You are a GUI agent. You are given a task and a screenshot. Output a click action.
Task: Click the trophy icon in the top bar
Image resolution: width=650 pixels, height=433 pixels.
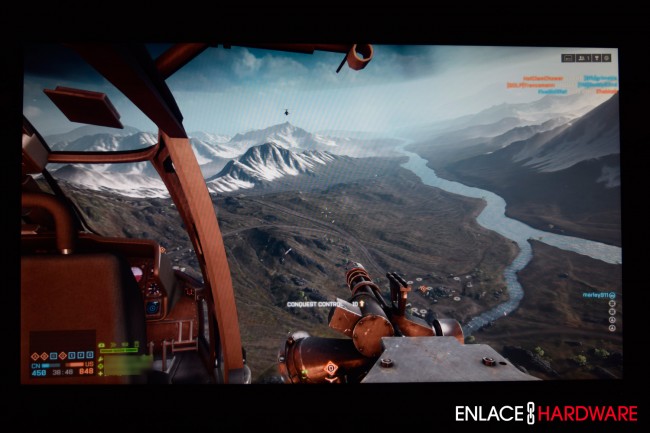coord(596,58)
